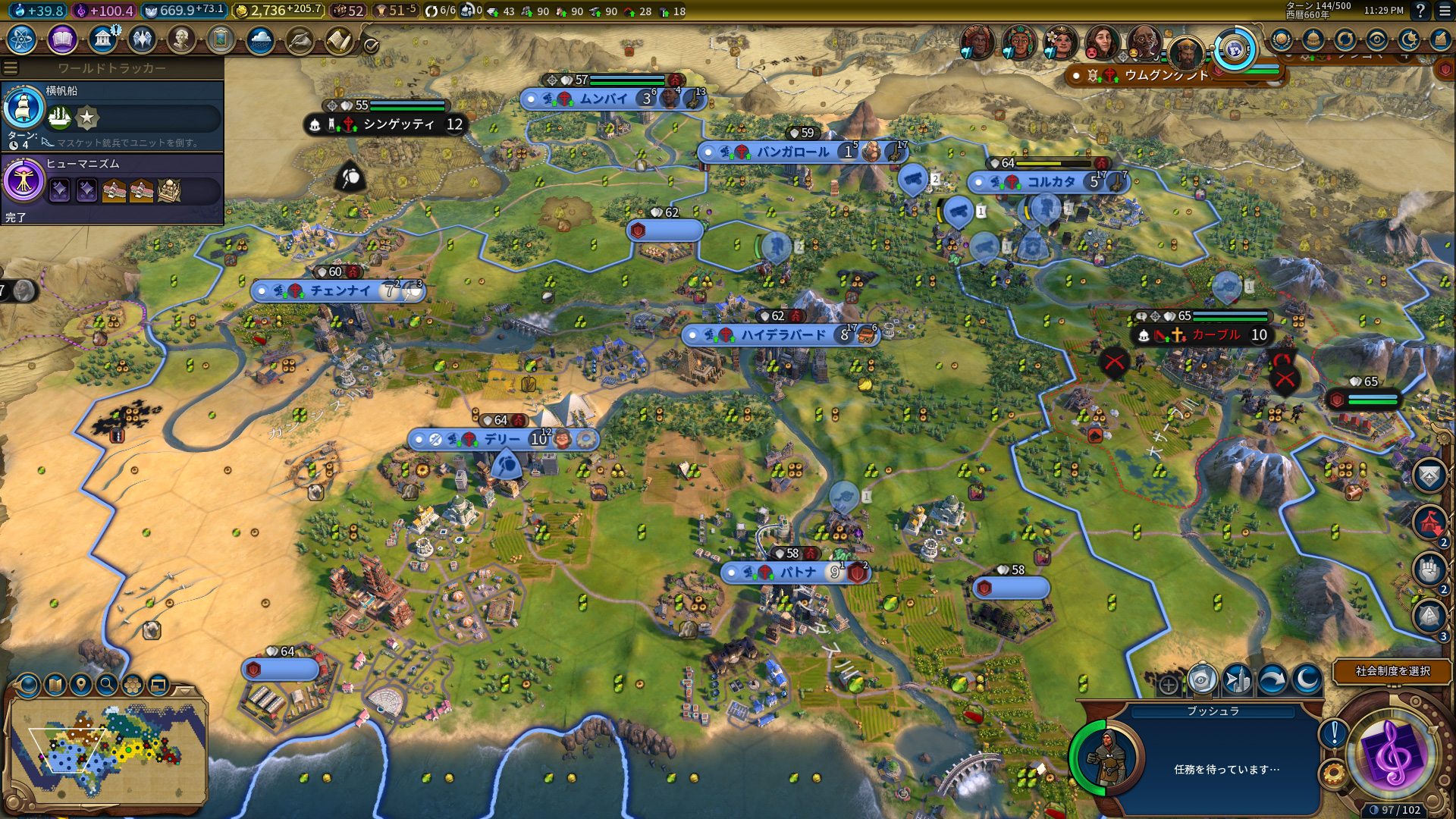Open the map search magnifier on the minimap
The height and width of the screenshot is (819, 1456).
point(107,685)
